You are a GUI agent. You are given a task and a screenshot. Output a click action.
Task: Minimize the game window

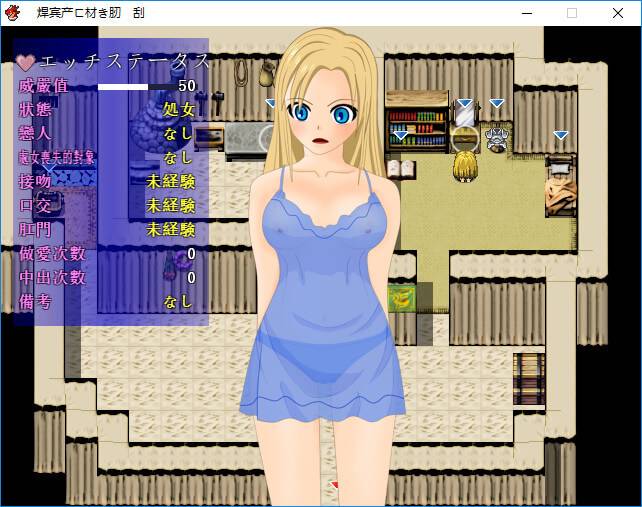526,12
